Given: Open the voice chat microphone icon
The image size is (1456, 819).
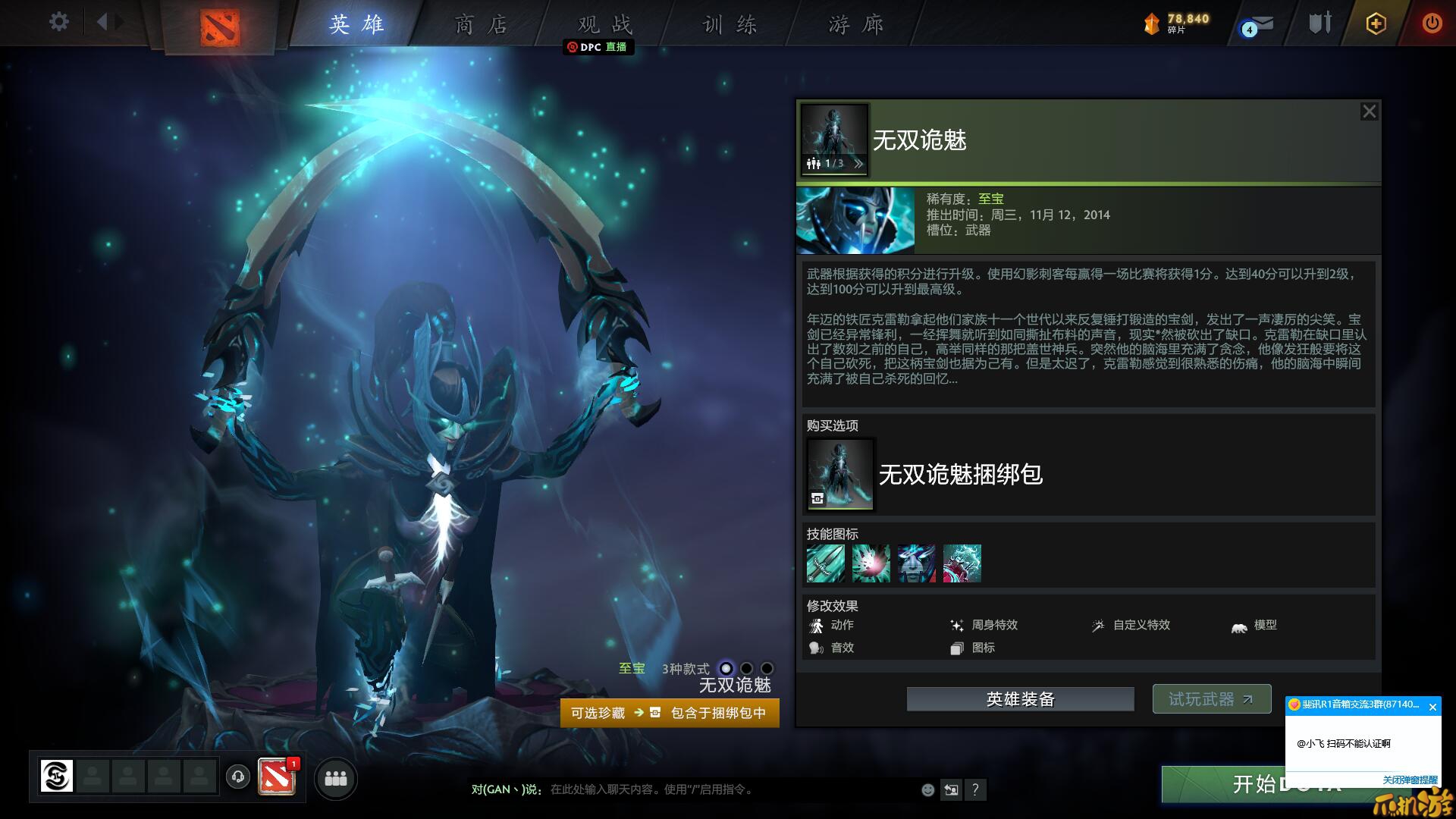Looking at the screenshot, I should (239, 777).
